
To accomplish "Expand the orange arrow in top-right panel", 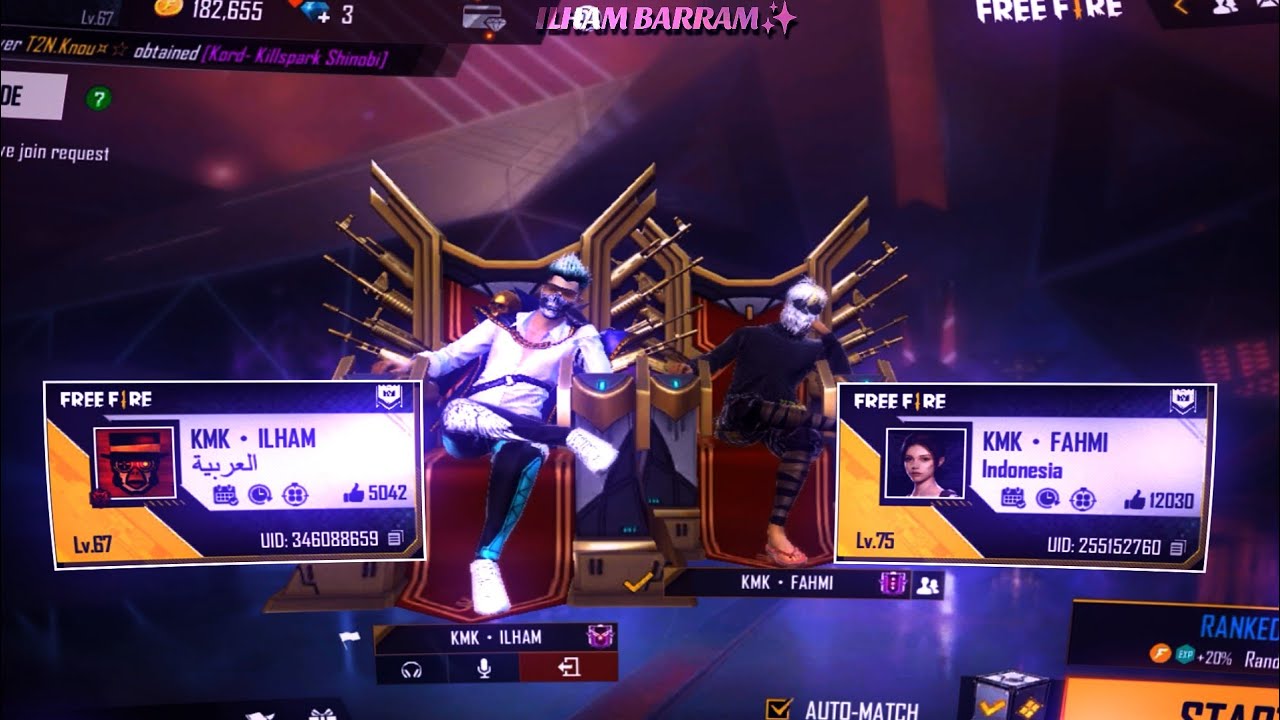I will pos(1181,8).
